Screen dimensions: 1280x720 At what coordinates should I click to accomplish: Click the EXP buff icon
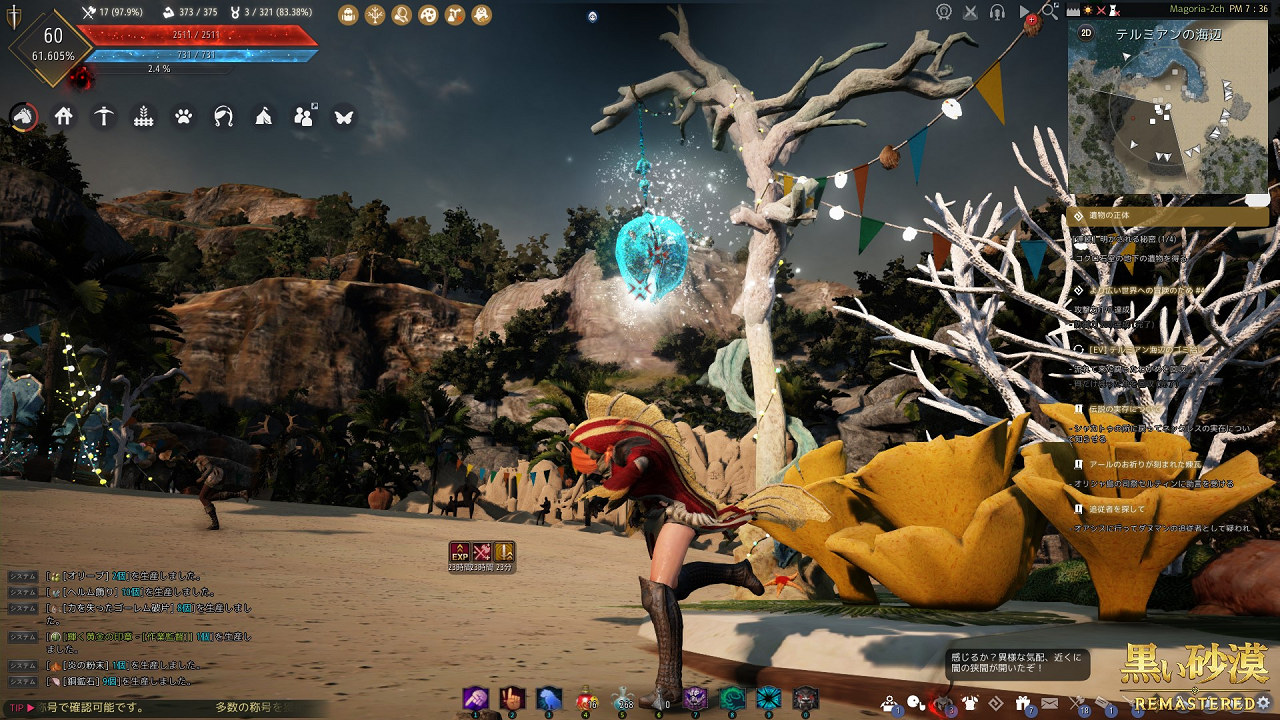pos(460,551)
